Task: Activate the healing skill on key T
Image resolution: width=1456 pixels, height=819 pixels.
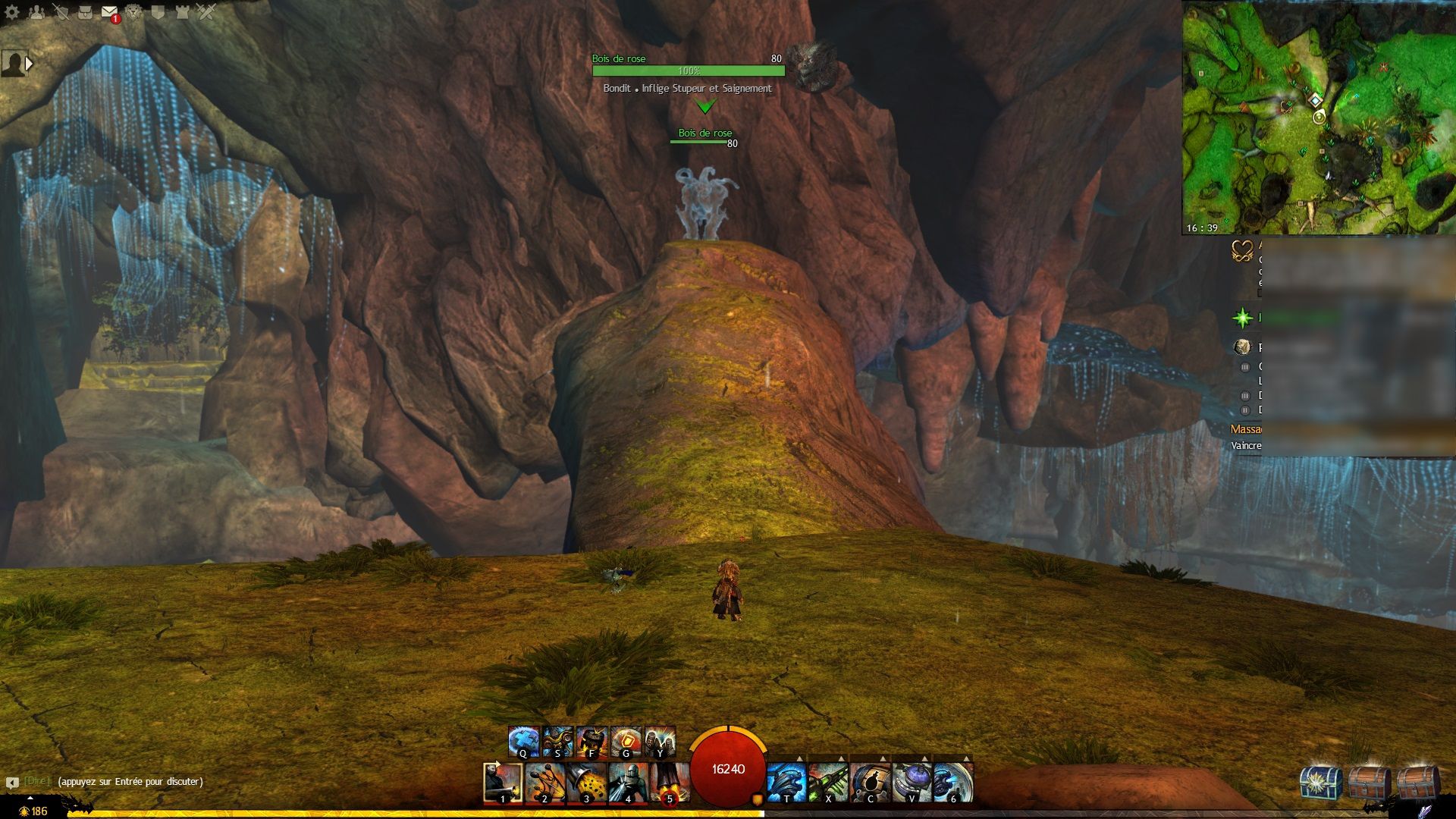Action: (x=786, y=783)
